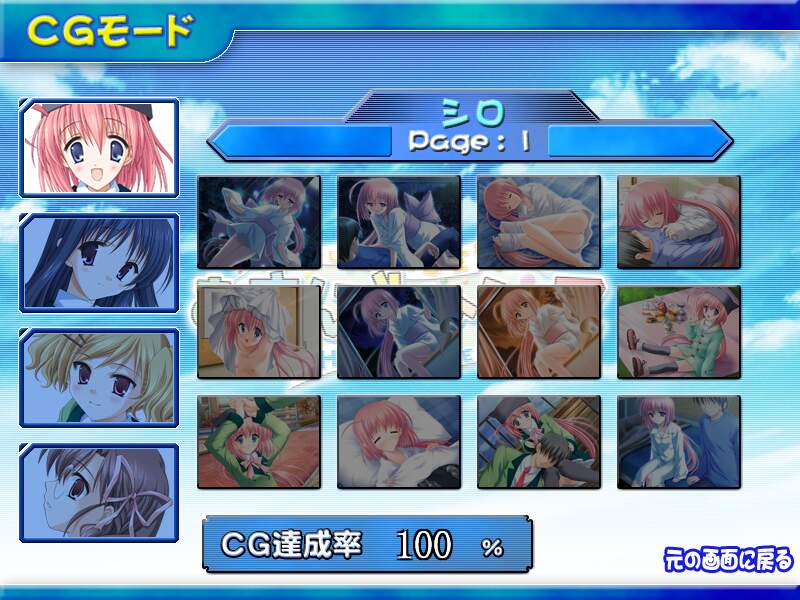Open the thumbnail of girl curled up on bed
The image size is (800, 600).
click(x=538, y=222)
